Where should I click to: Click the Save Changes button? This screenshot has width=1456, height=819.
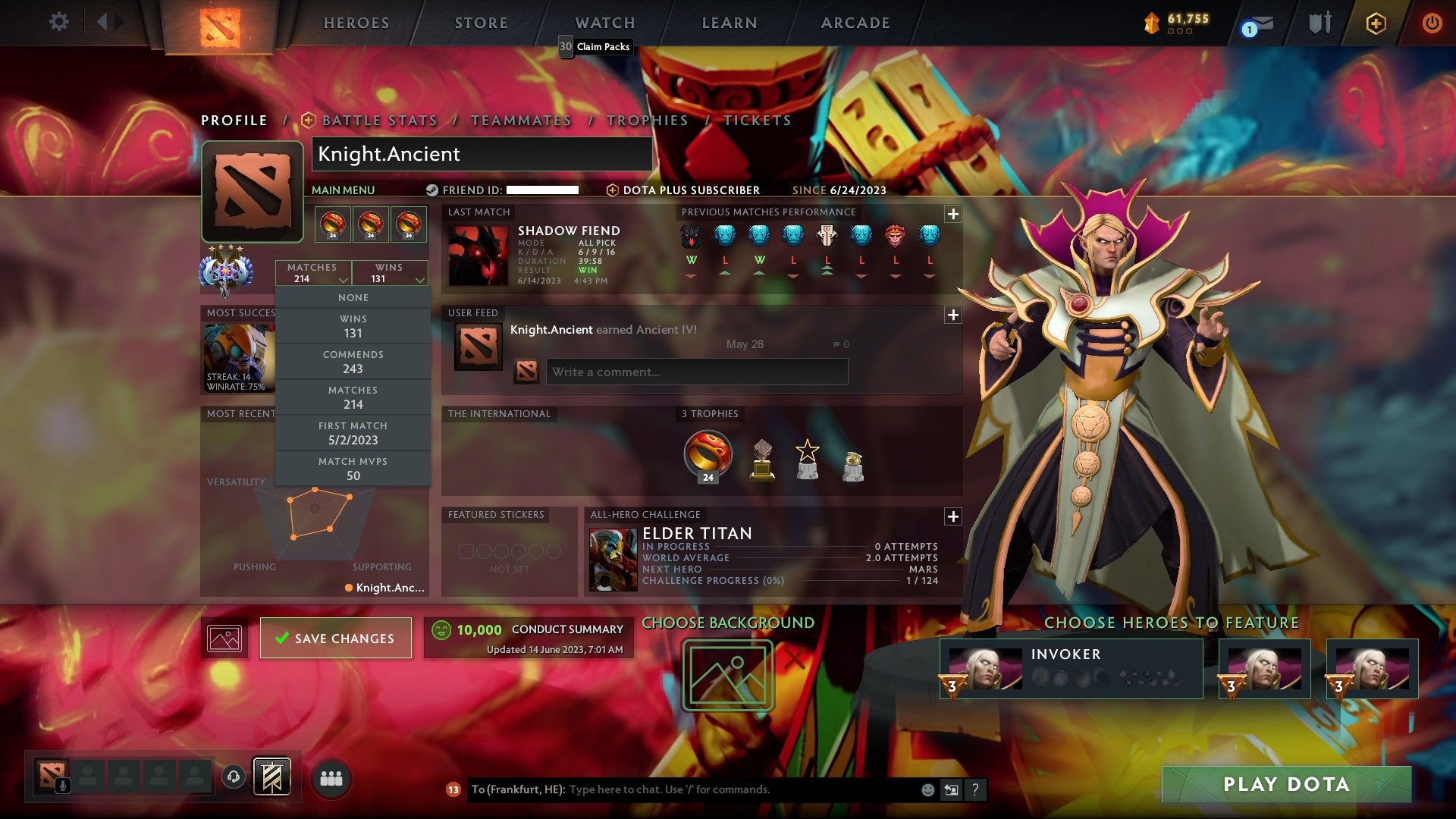[335, 638]
